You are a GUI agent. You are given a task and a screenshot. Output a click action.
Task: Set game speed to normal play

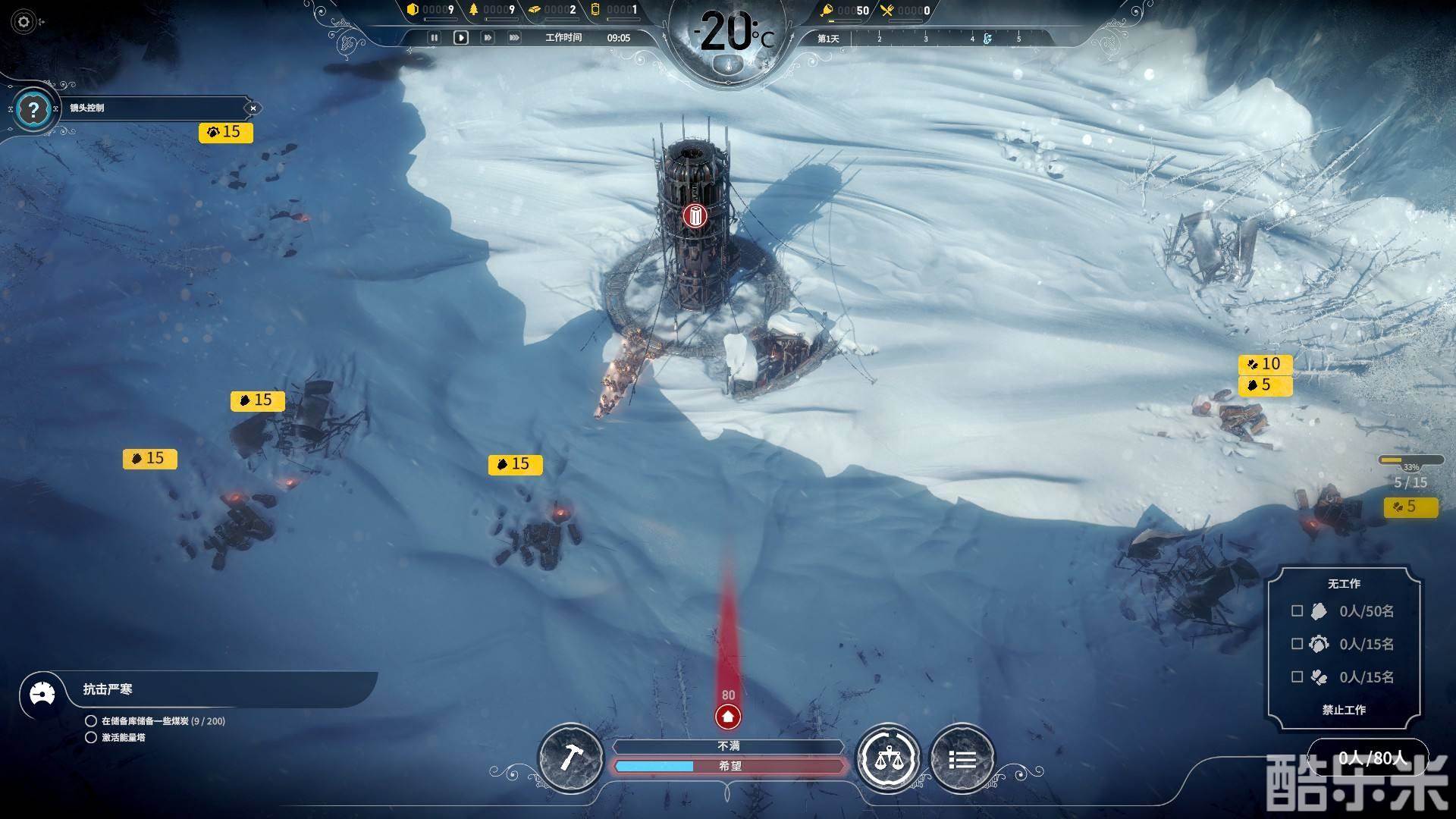tap(460, 37)
